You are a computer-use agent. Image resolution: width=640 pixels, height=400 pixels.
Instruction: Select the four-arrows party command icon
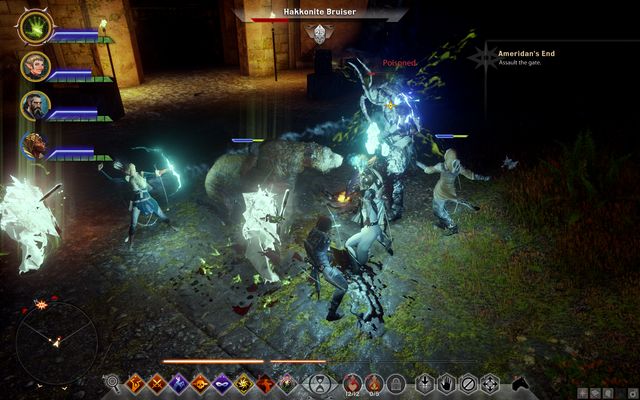490,382
